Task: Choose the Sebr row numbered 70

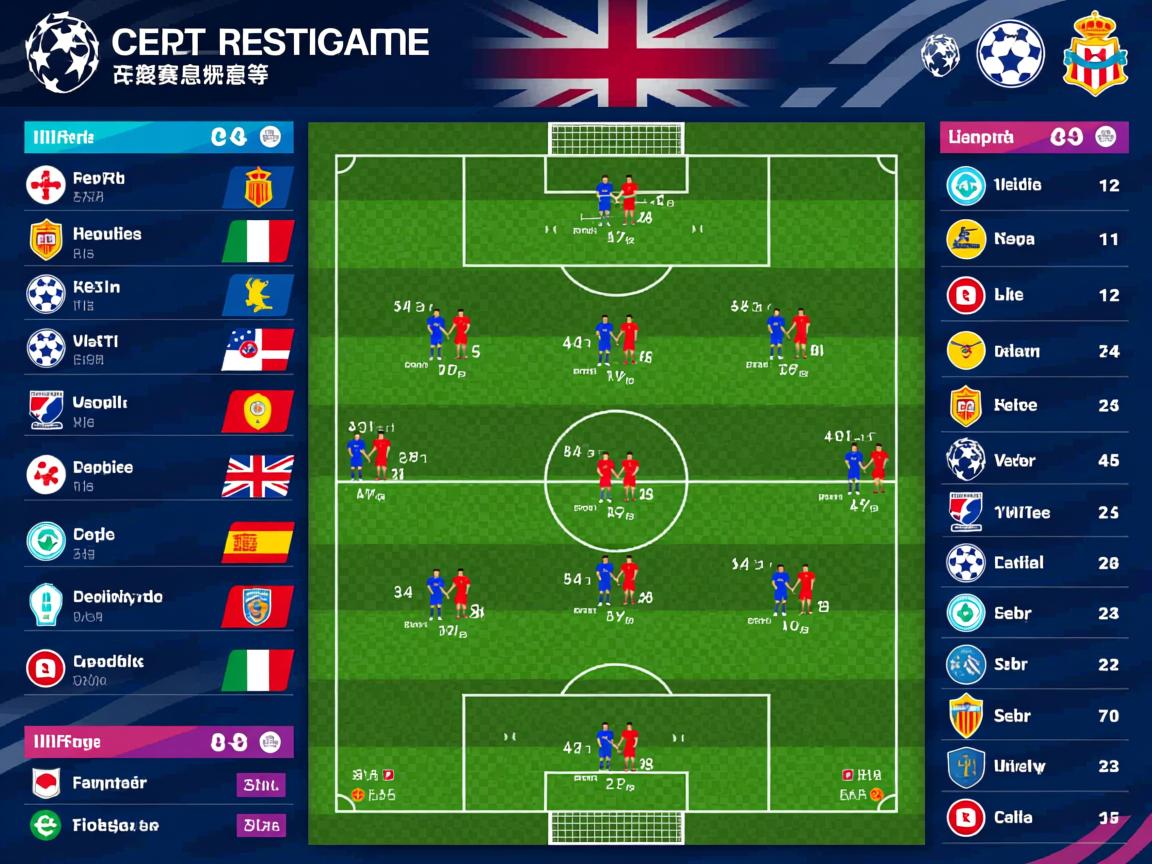Action: 1034,716
